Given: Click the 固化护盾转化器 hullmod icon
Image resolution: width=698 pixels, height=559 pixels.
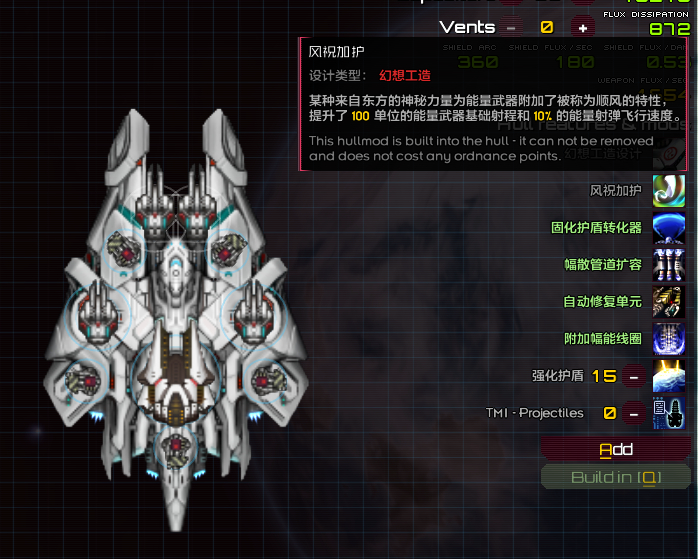Looking at the screenshot, I should [668, 228].
